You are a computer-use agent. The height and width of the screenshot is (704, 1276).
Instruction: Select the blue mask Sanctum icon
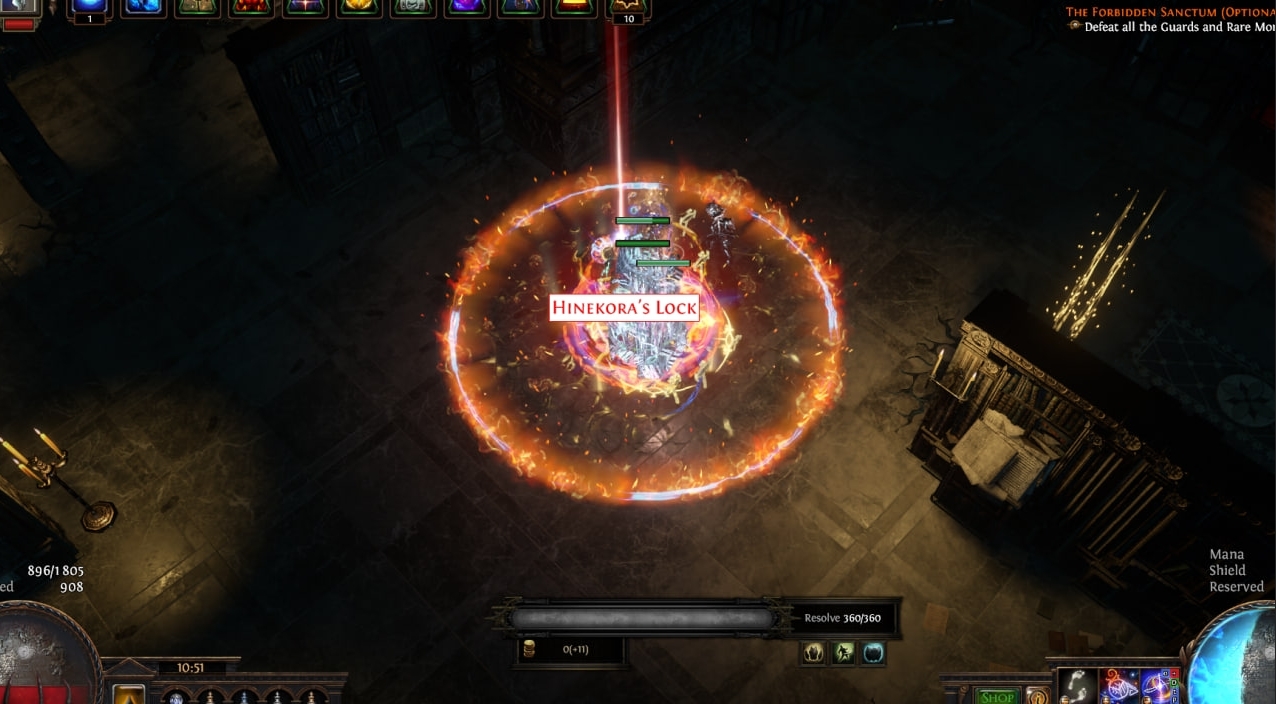point(874,653)
